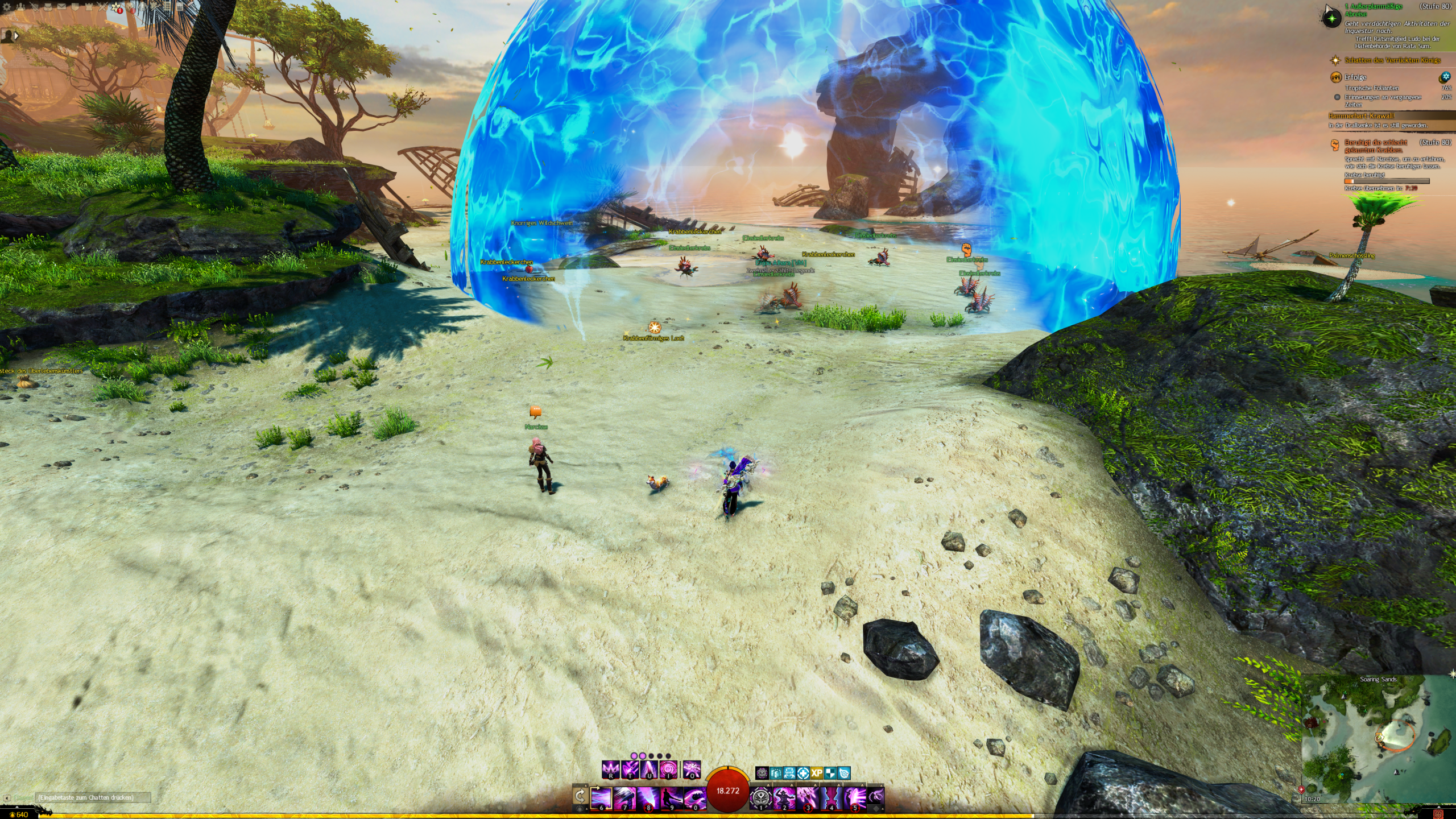The height and width of the screenshot is (819, 1456).
Task: Trigger the spiral shatter skill on key I
Action: [668, 770]
